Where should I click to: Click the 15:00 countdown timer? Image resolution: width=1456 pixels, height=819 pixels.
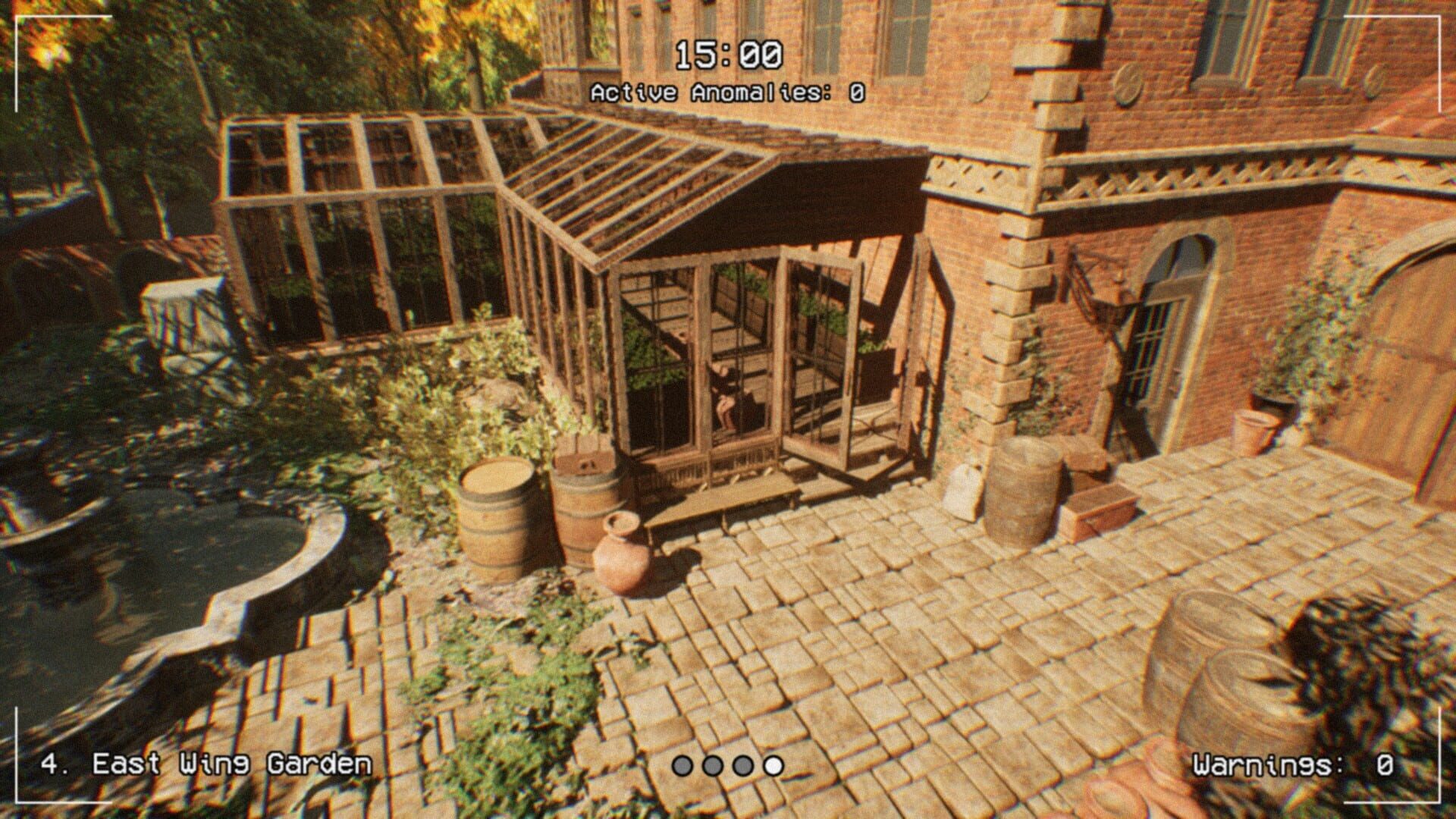coord(730,53)
